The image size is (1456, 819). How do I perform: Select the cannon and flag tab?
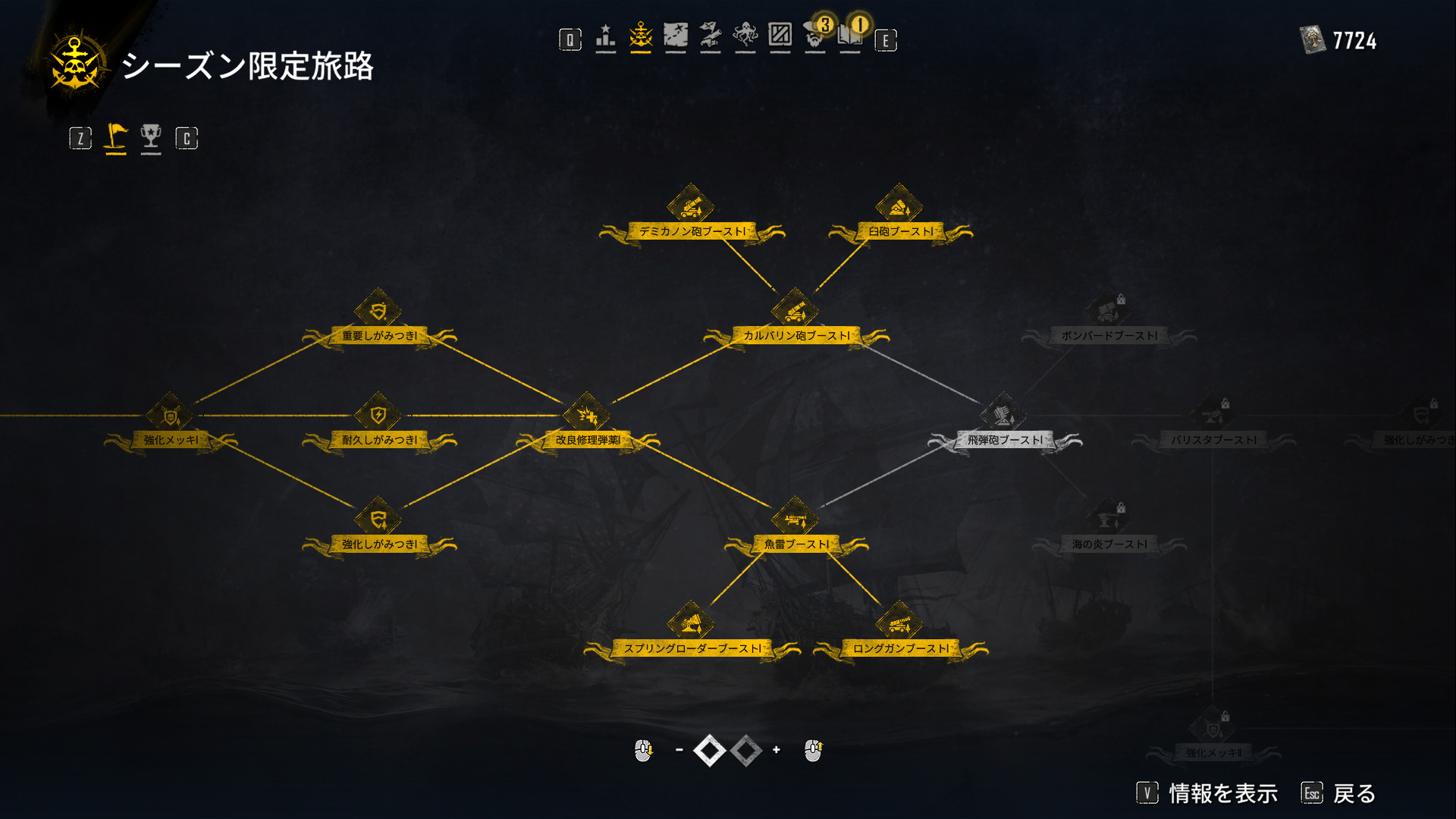coord(711,36)
